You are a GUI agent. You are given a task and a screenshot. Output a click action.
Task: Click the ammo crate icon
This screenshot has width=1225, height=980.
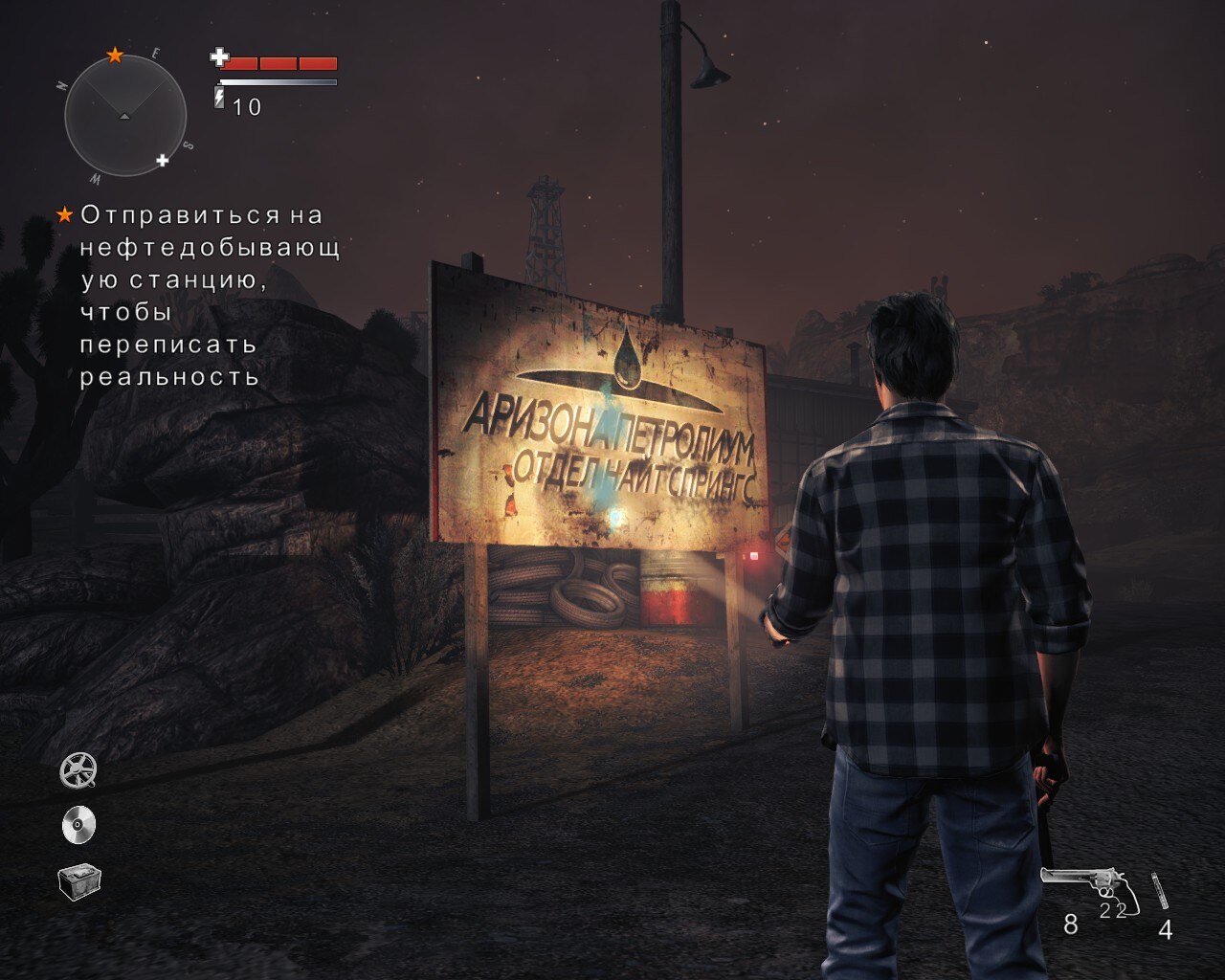click(79, 881)
